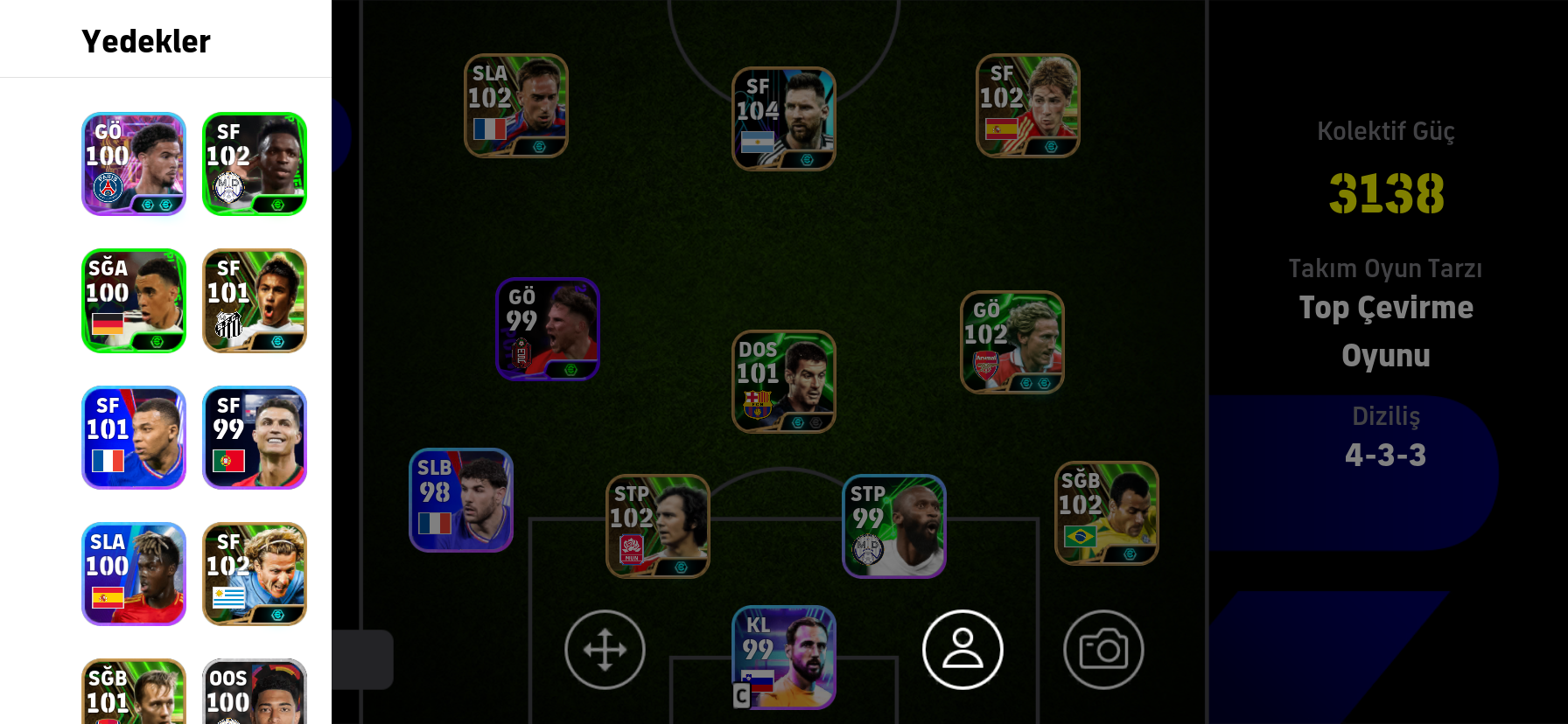The image size is (1568, 724).
Task: Pick the SF 102 Uruguay substitute card
Action: [255, 574]
